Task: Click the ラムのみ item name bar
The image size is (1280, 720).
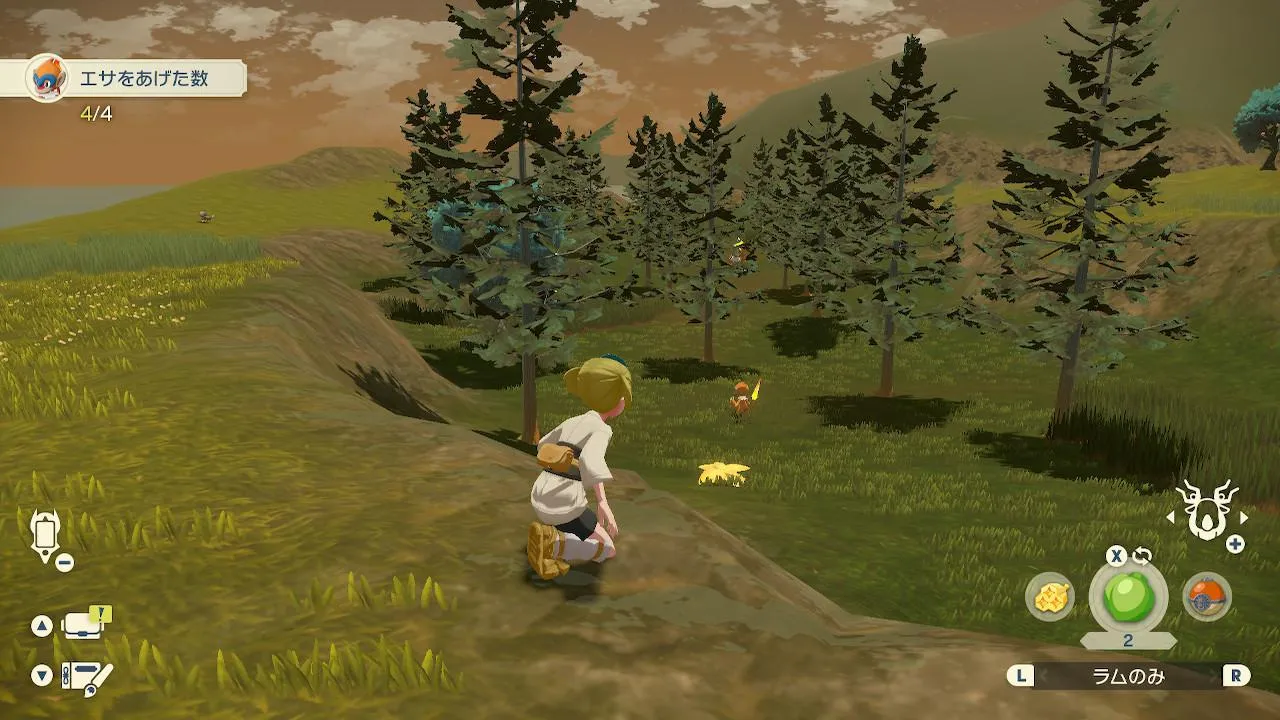Action: coord(1128,676)
